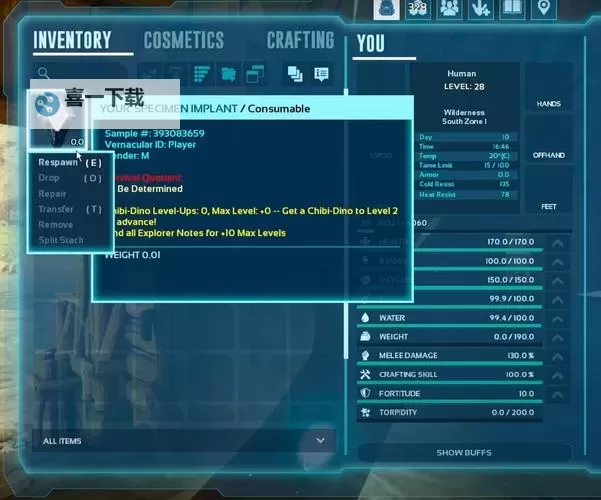Increase the Crafting Skill stat
The width and height of the screenshot is (601, 500).
click(558, 375)
